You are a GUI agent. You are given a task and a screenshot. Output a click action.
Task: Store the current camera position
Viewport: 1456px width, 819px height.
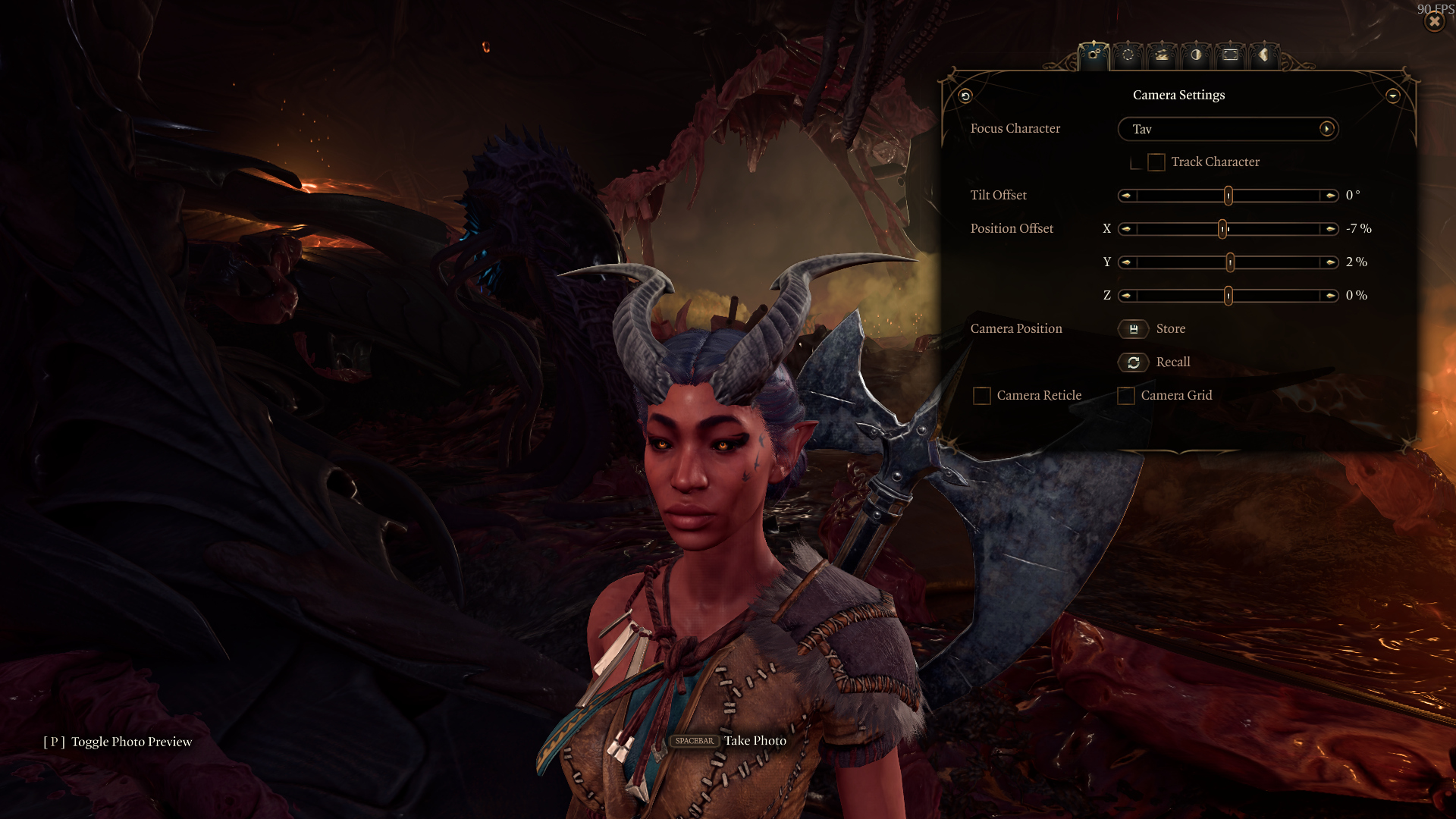pos(1134,329)
